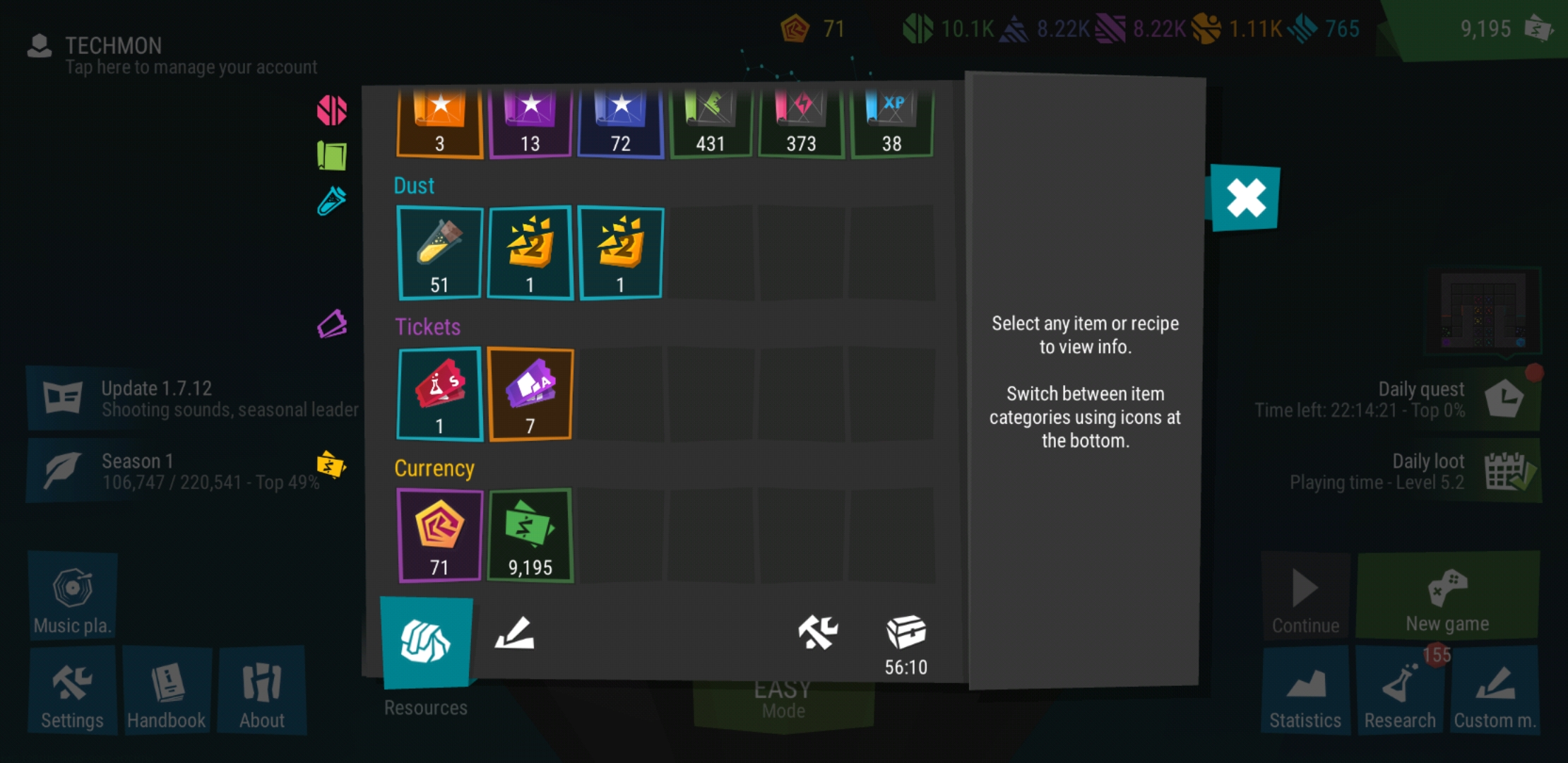The image size is (1568, 763).
Task: Select the green paper currency showing 9,195
Action: click(x=530, y=536)
